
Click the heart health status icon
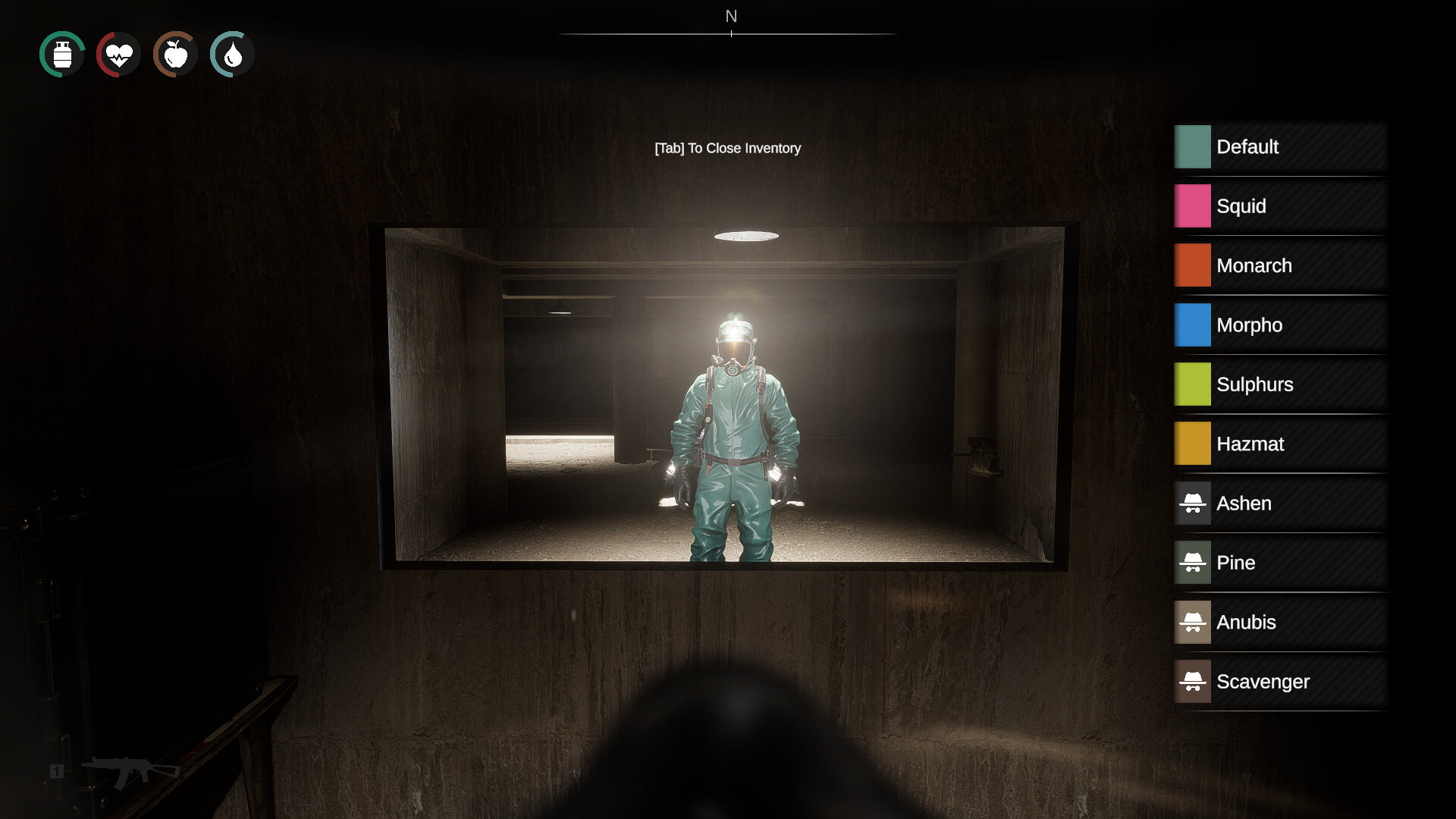[118, 54]
